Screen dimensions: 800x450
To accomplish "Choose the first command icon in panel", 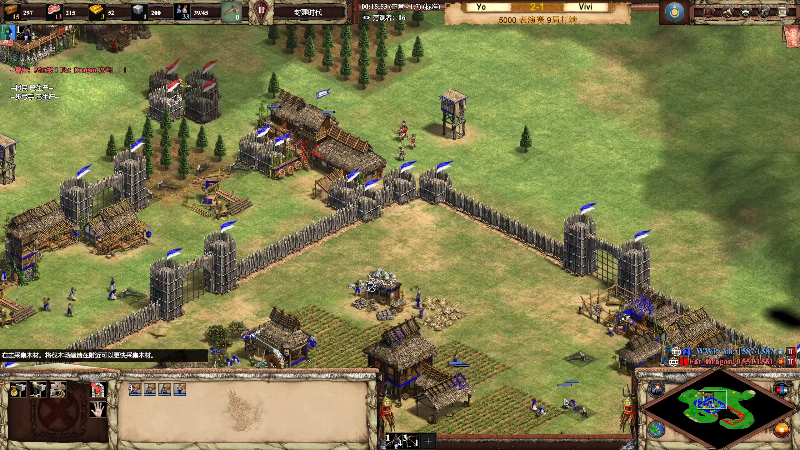I will coord(16,389).
